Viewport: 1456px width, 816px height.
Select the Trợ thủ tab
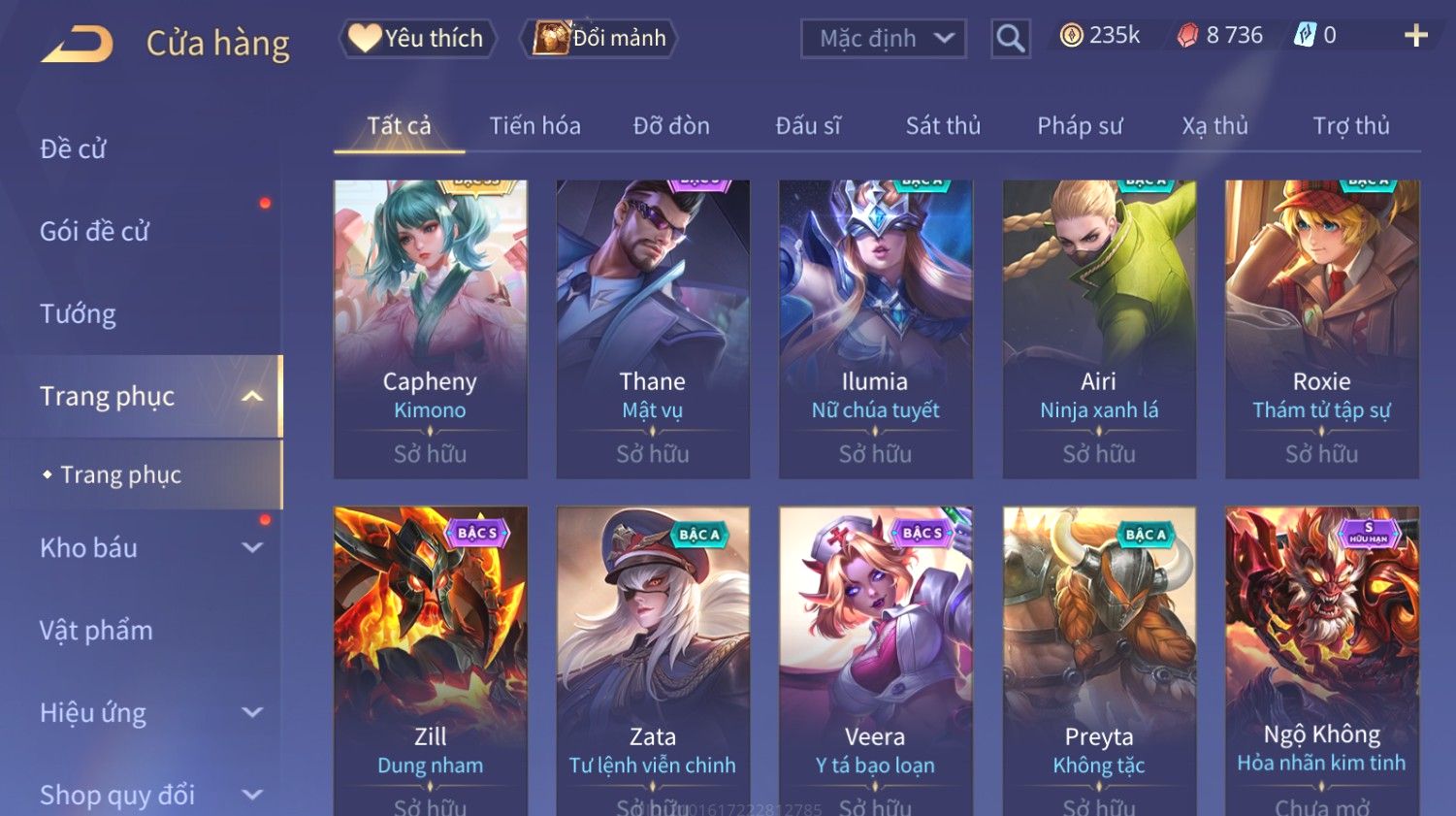[1351, 126]
